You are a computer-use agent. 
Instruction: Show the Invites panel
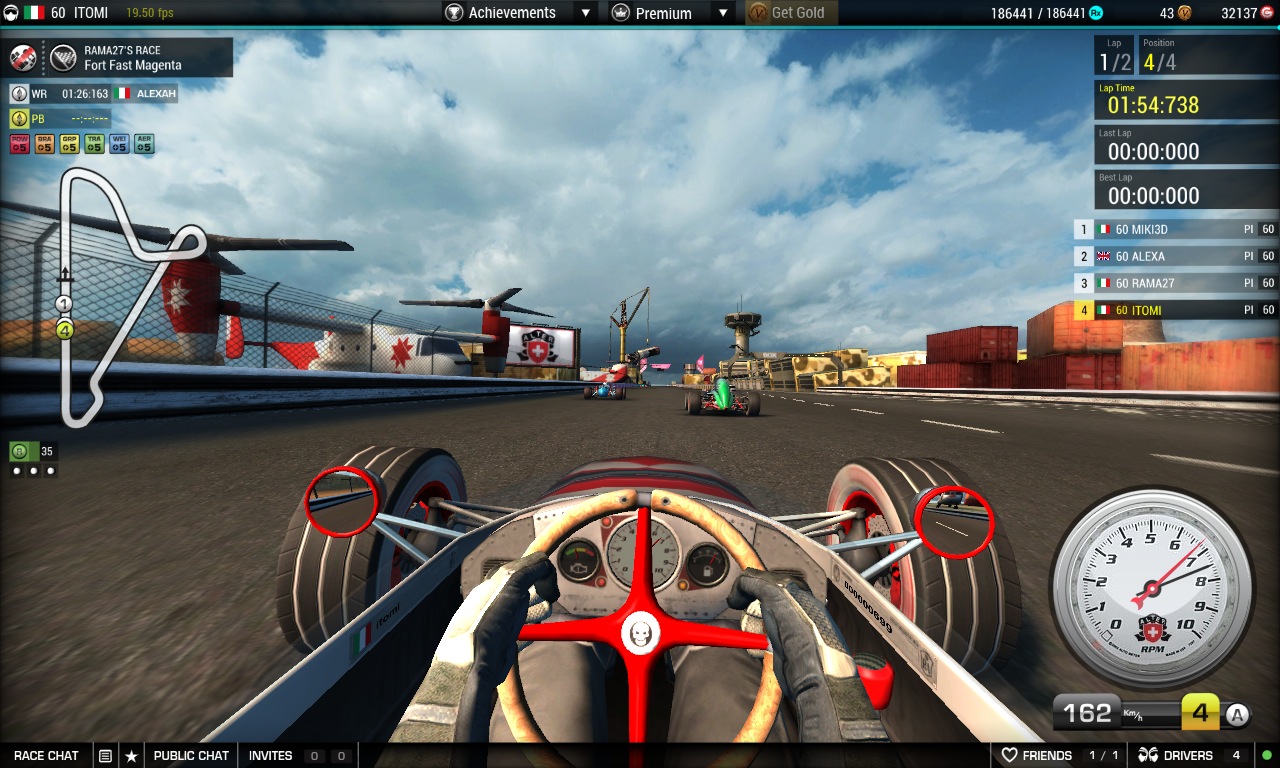pyautogui.click(x=271, y=755)
